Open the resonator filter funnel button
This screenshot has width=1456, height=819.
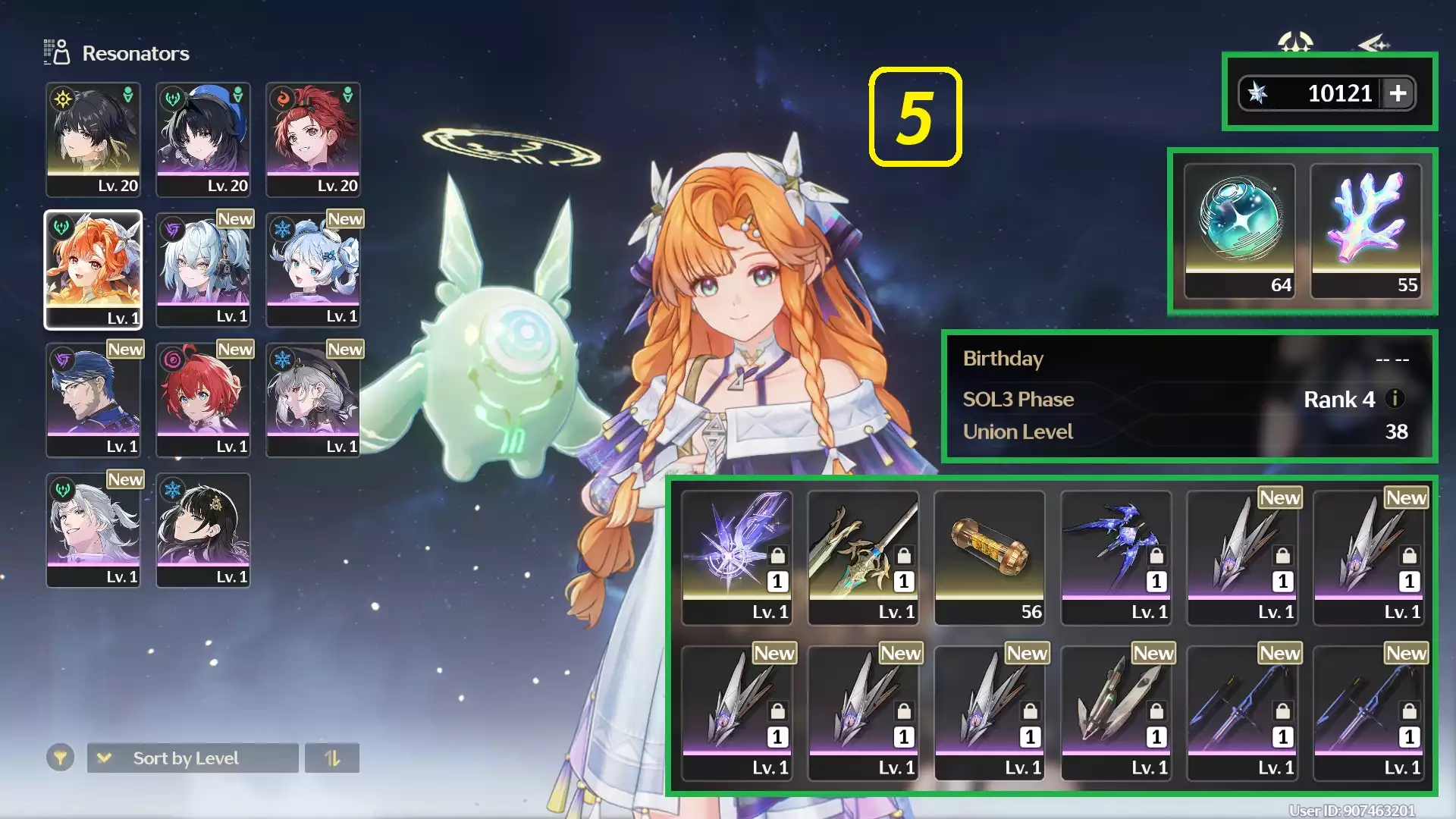pyautogui.click(x=60, y=758)
